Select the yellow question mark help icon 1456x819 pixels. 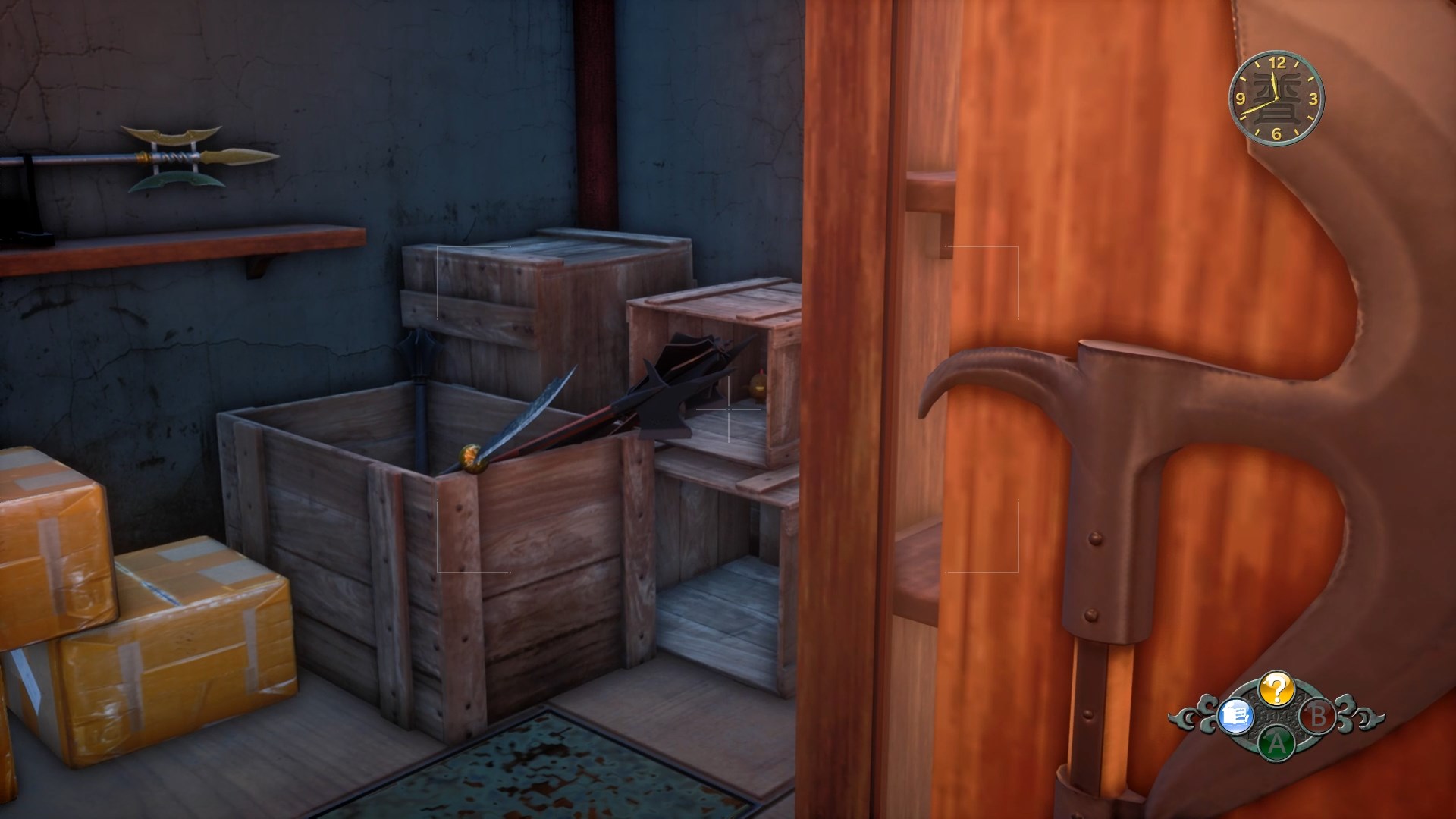pos(1276,689)
